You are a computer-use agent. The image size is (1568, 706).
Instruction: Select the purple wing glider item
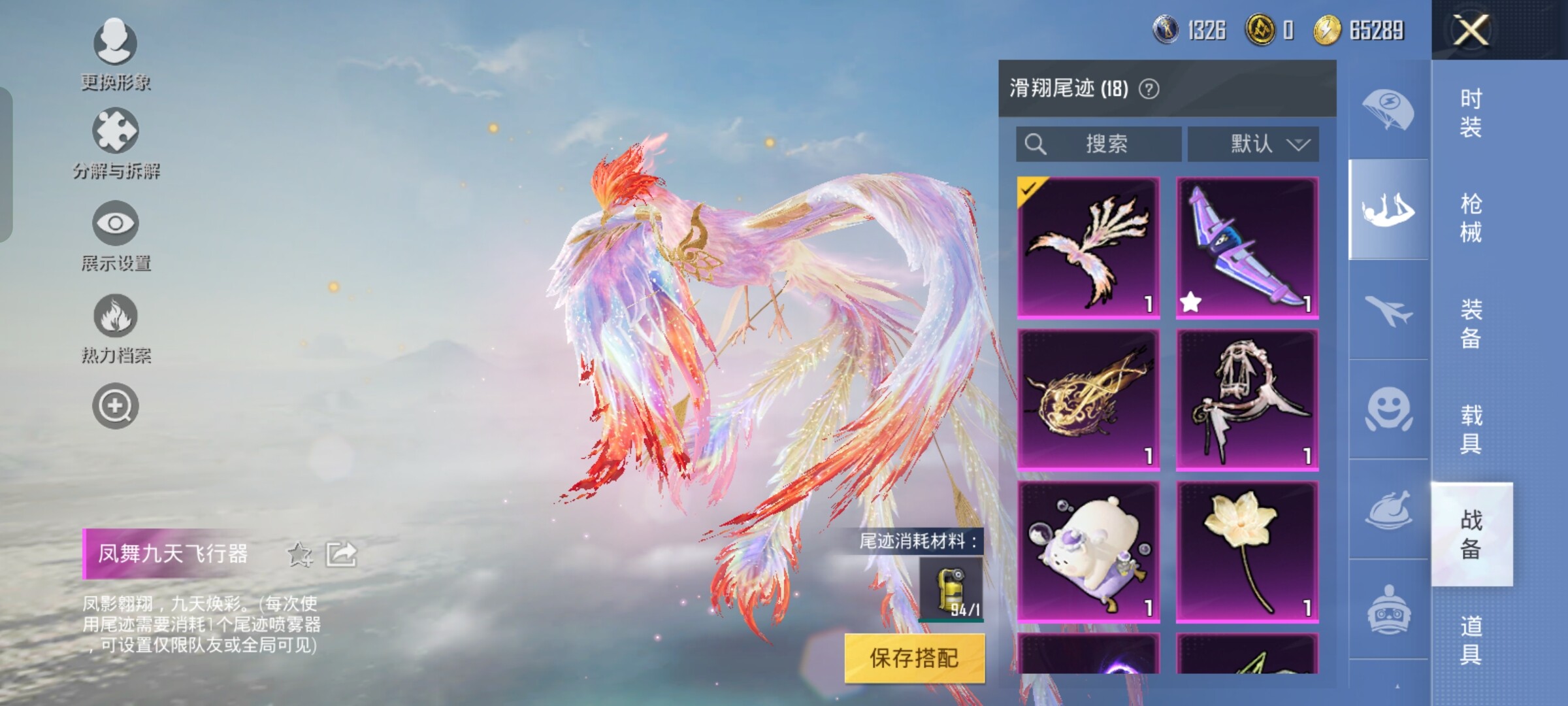coord(1247,248)
